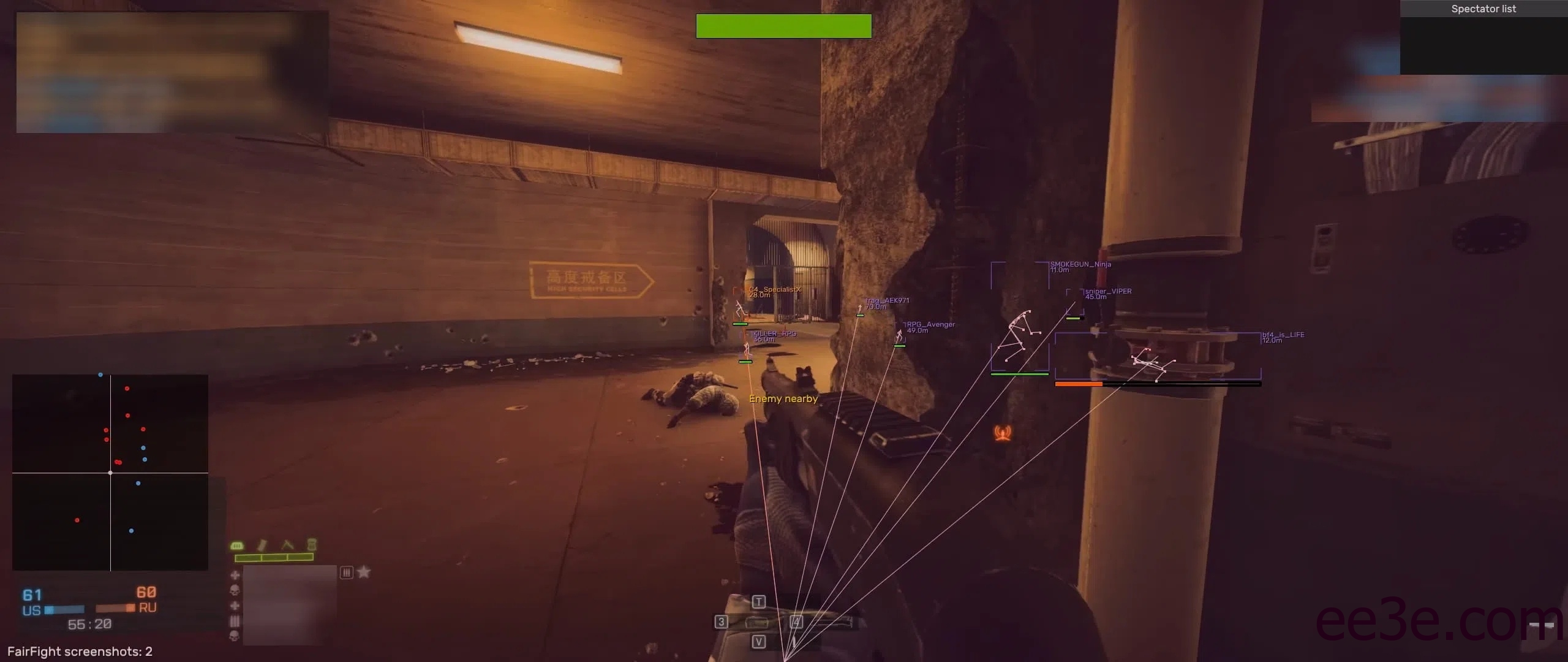Open the Spectator list header

1483,9
